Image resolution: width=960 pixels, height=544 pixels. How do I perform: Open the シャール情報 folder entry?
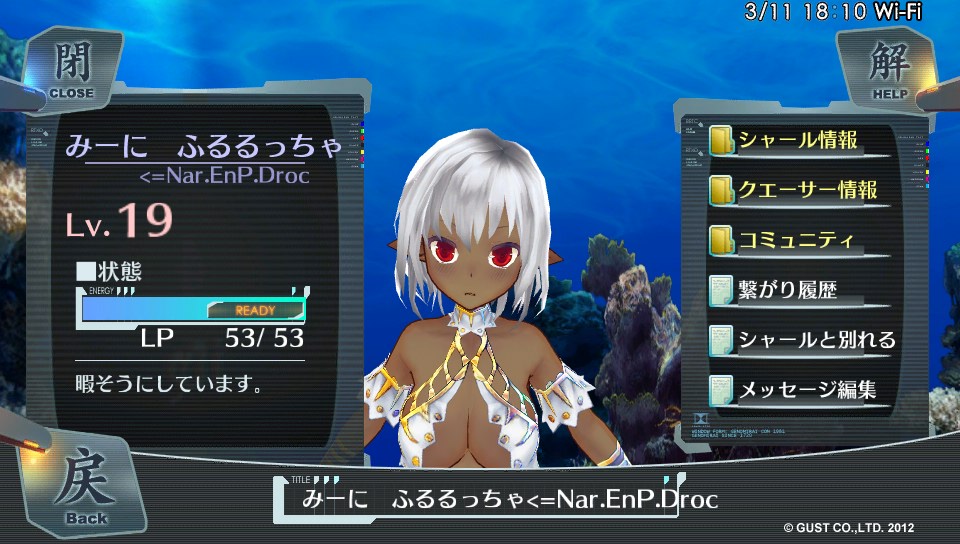[798, 140]
